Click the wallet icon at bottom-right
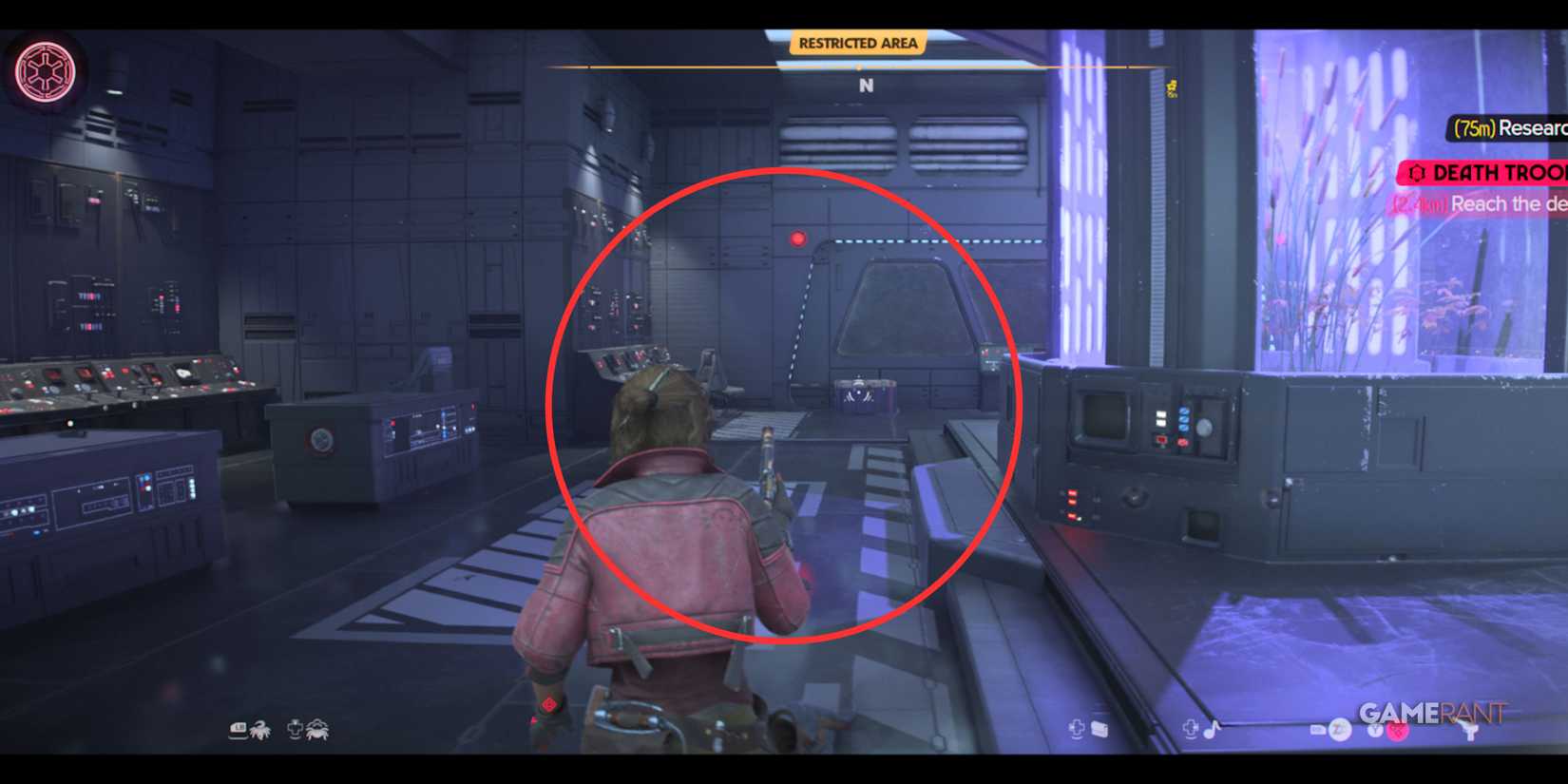Screen dimensions: 1568x784 (x=1100, y=731)
